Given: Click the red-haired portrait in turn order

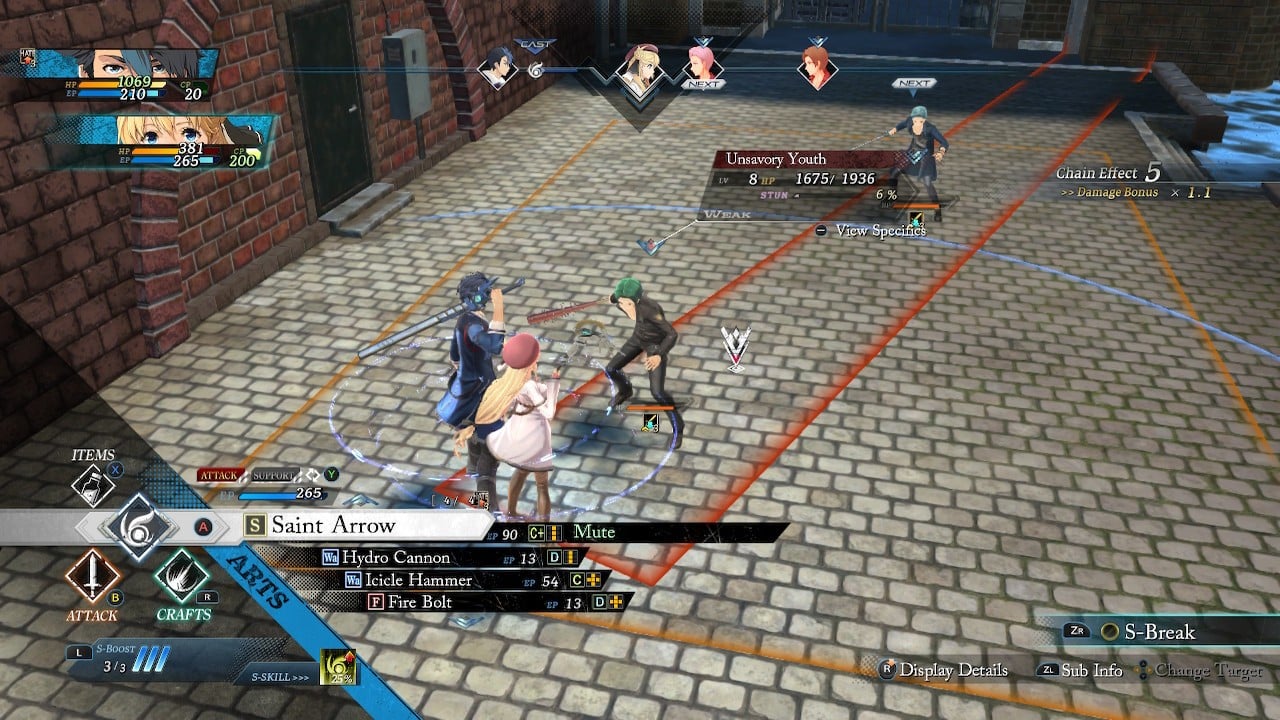Looking at the screenshot, I should pyautogui.click(x=817, y=67).
